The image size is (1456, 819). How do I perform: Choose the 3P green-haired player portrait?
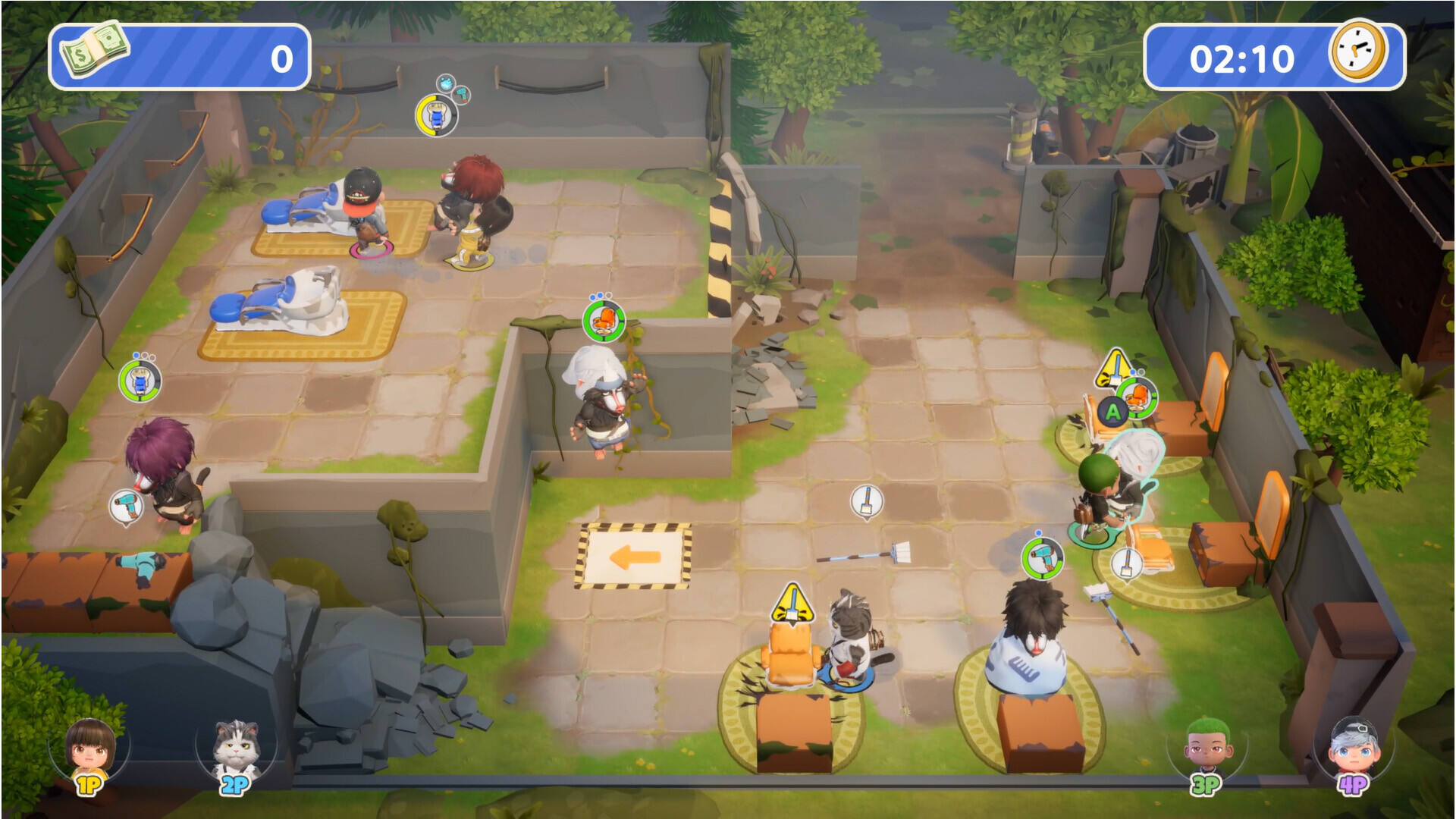point(1206,748)
